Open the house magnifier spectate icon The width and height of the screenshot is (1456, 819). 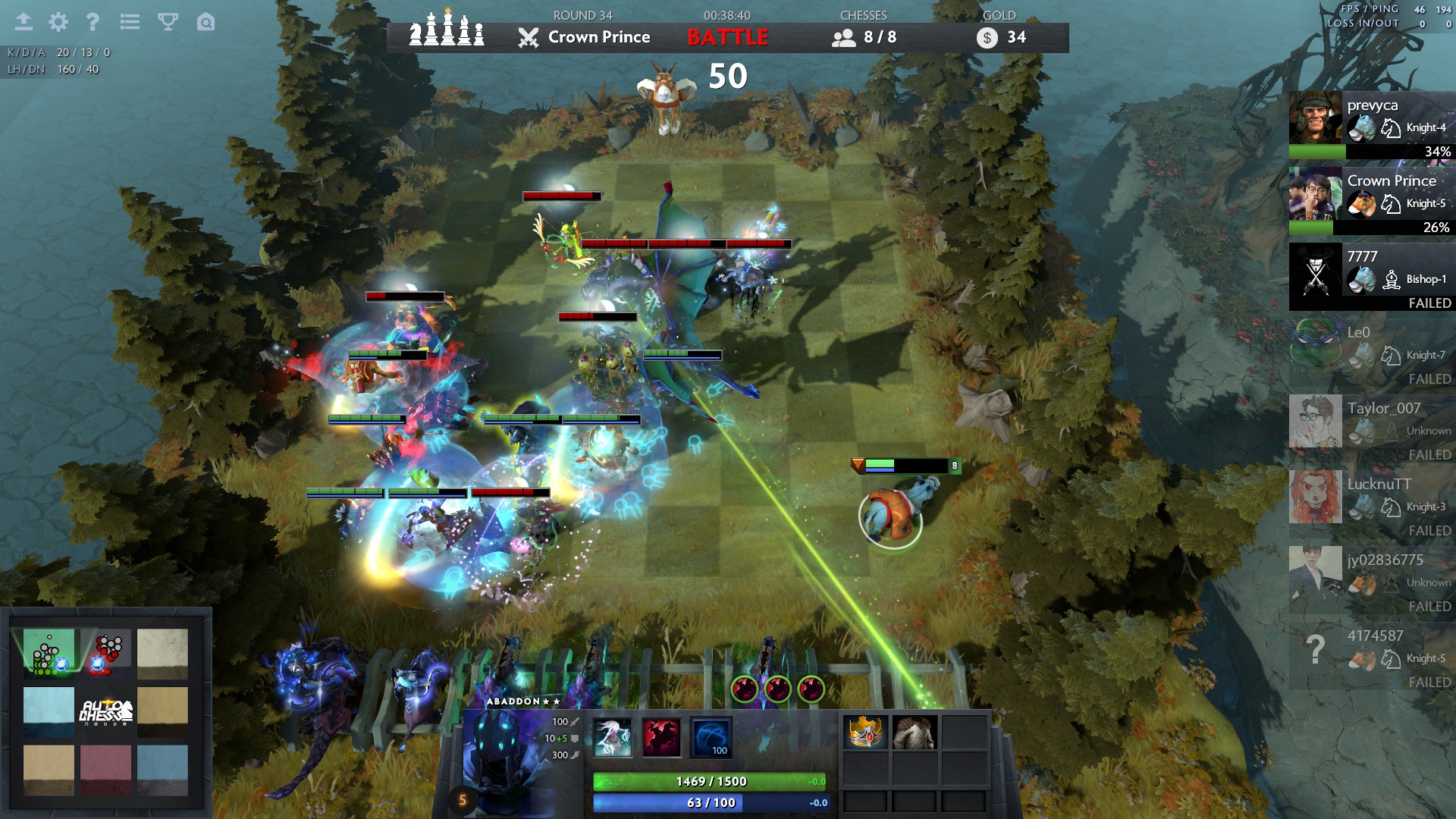pos(206,22)
